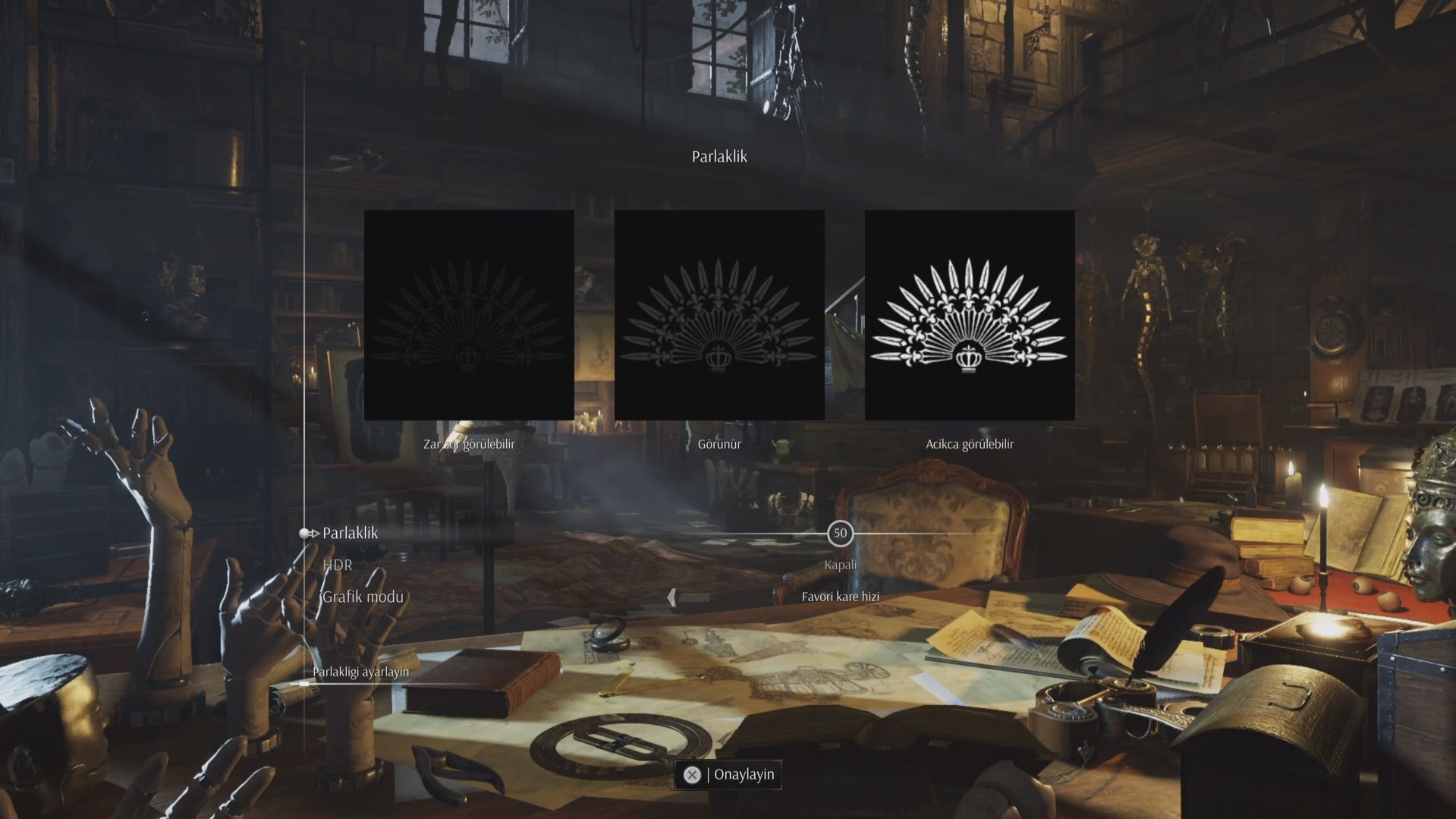Select the Acikca görülebilir brightness preview
Image resolution: width=1456 pixels, height=819 pixels.
pos(970,315)
